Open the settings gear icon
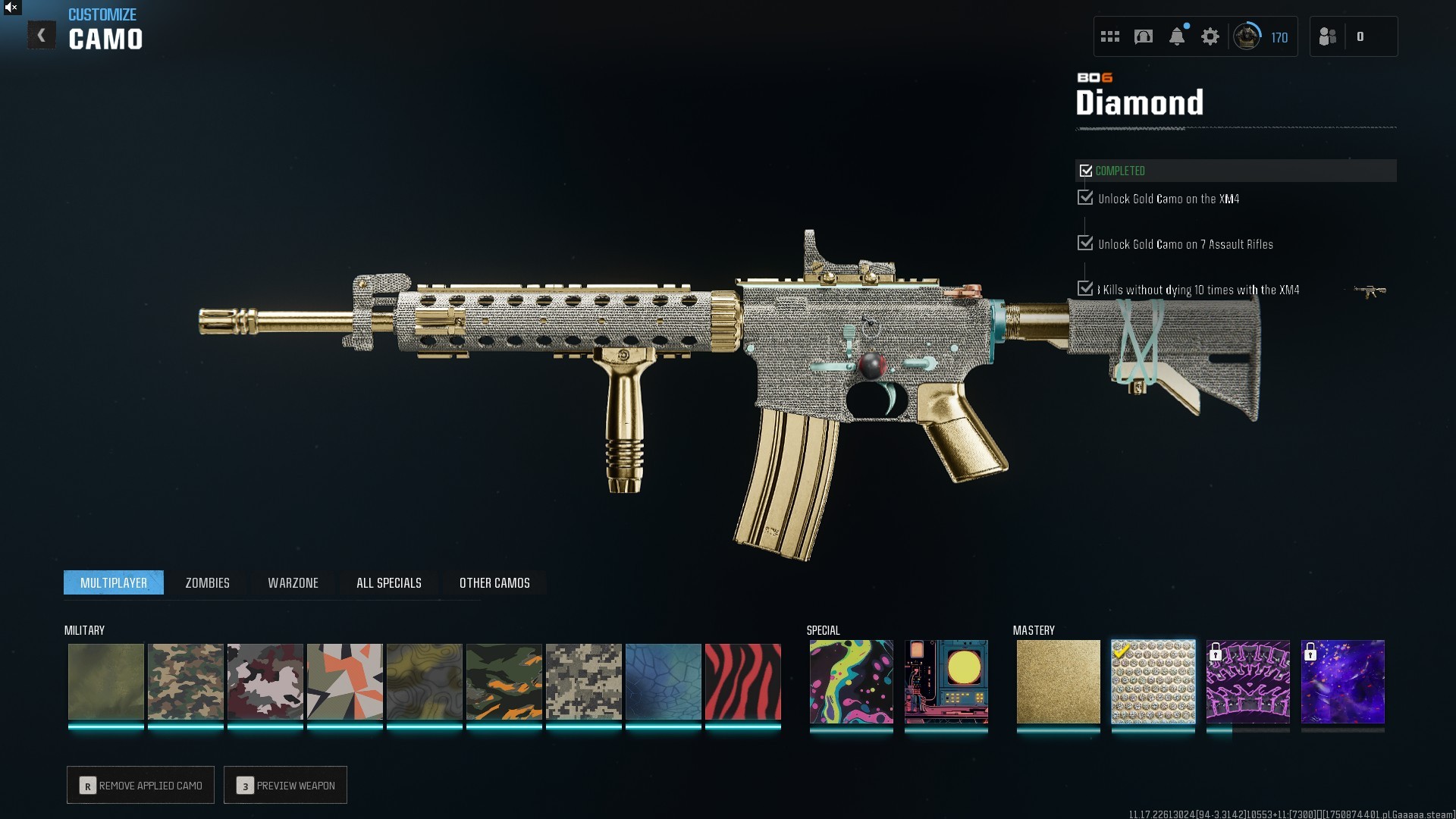This screenshot has width=1456, height=819. click(1210, 36)
